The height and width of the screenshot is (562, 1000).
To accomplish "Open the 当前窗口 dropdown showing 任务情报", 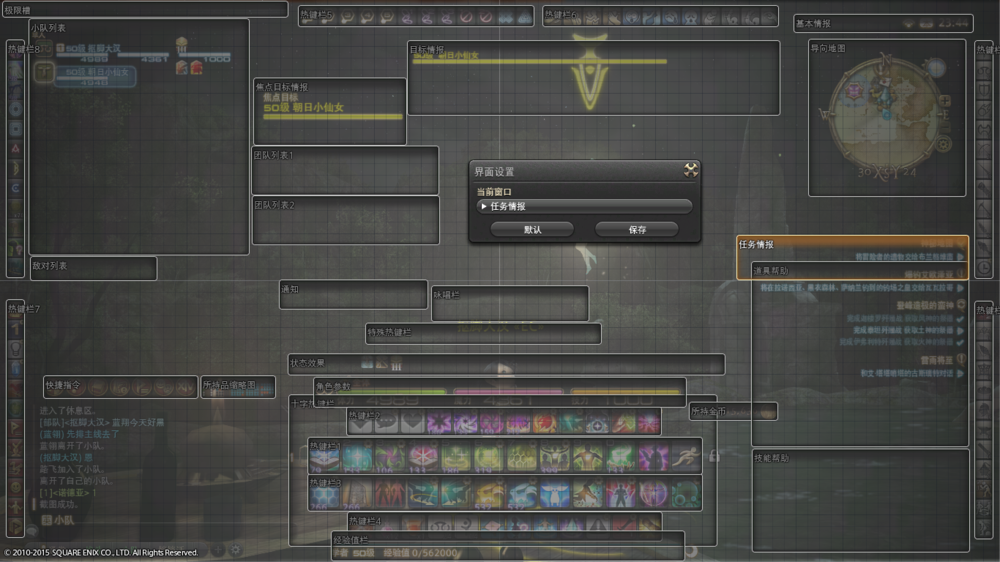I will click(x=585, y=207).
